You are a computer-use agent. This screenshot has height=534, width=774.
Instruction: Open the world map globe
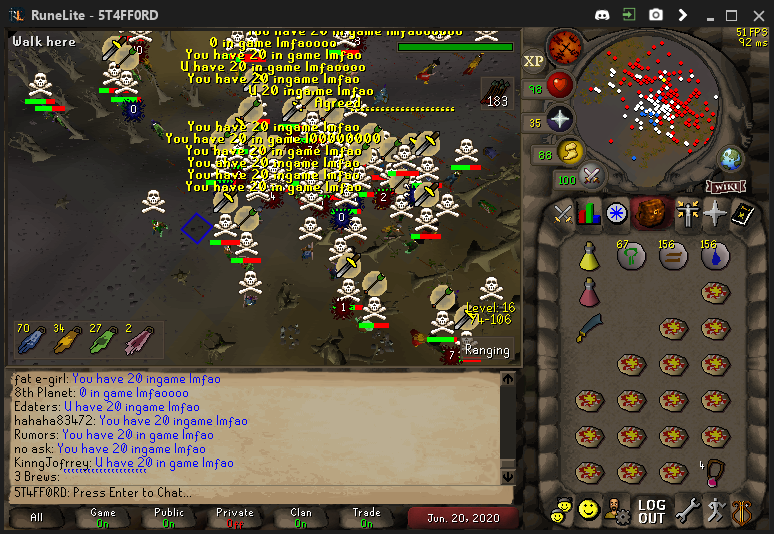[731, 158]
